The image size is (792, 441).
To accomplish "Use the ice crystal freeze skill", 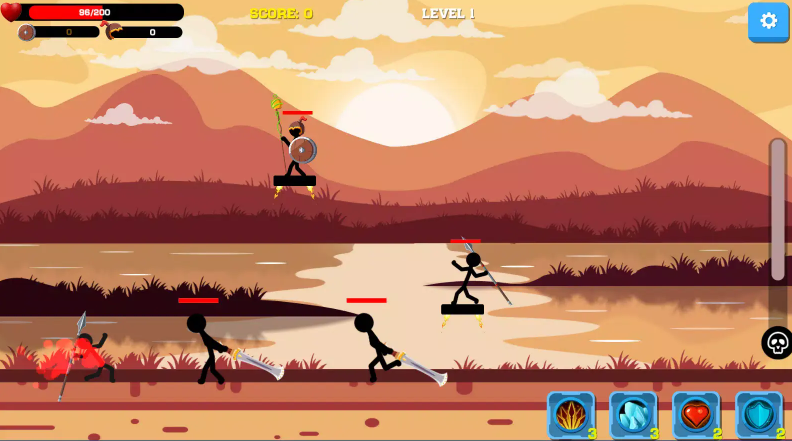I will click(633, 414).
